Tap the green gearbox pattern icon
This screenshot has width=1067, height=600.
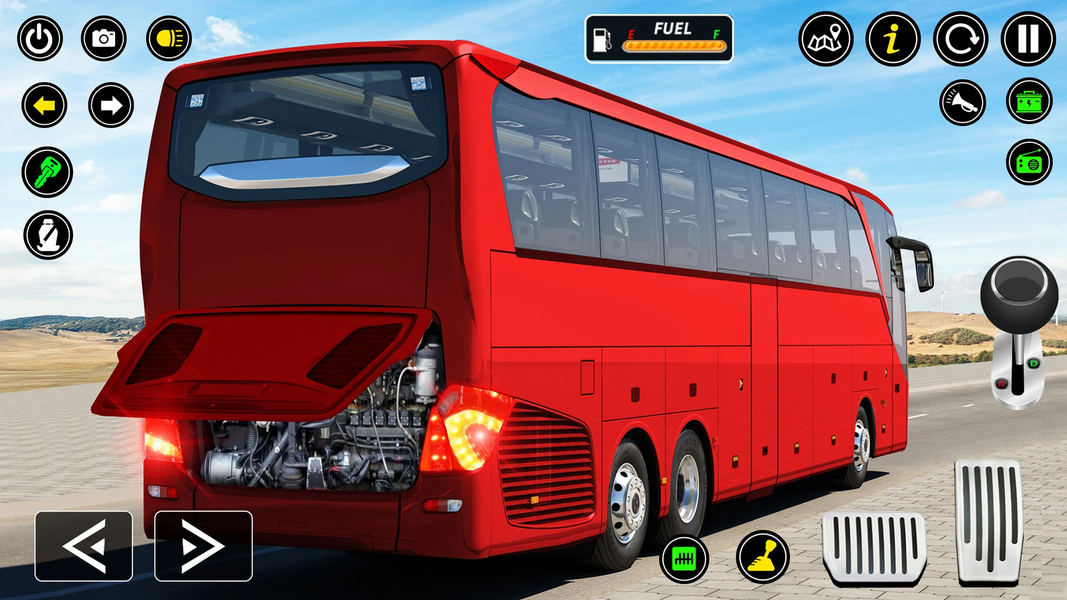[x=685, y=558]
